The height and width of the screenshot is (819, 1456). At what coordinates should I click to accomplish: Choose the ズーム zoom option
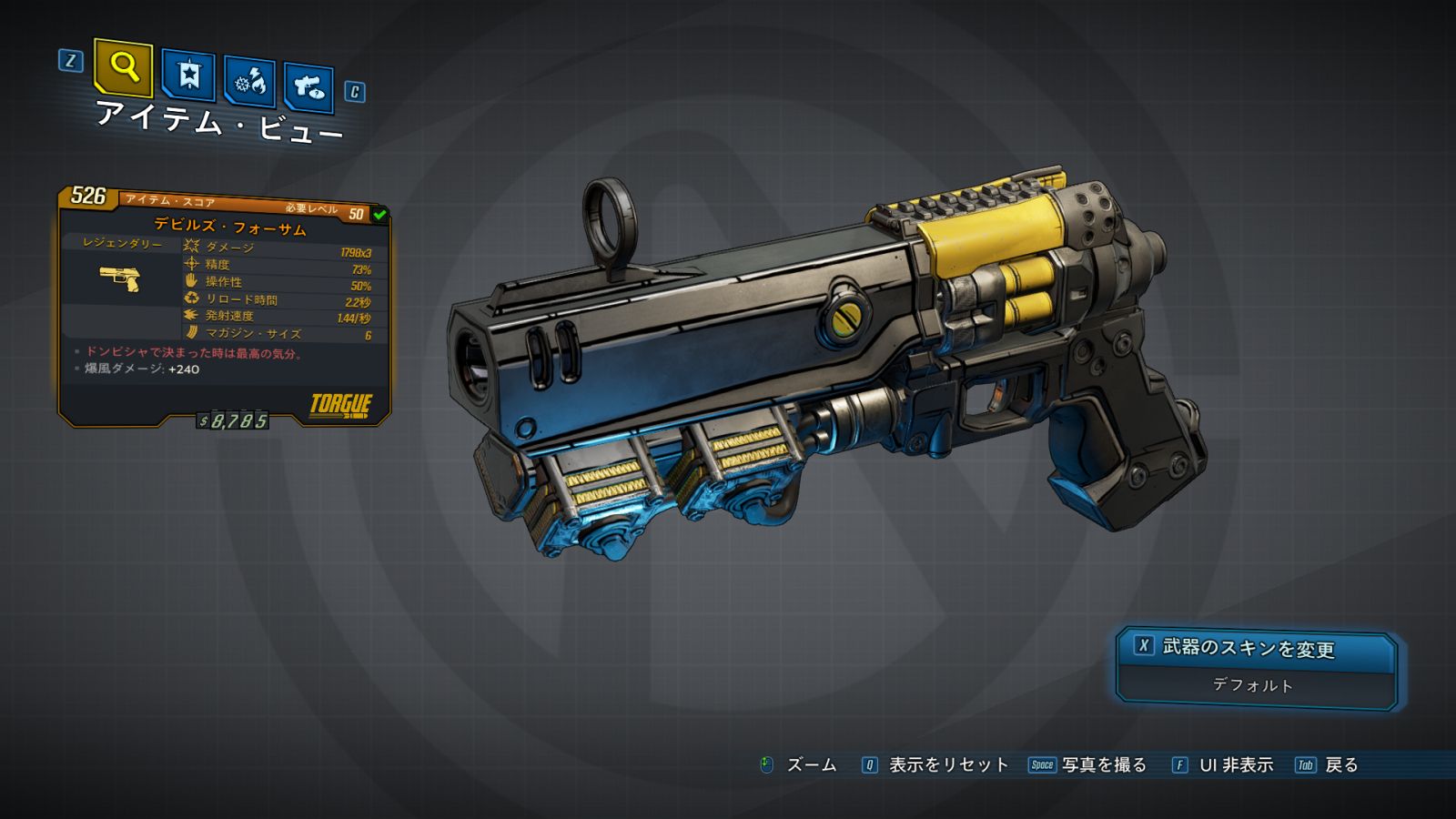[799, 765]
